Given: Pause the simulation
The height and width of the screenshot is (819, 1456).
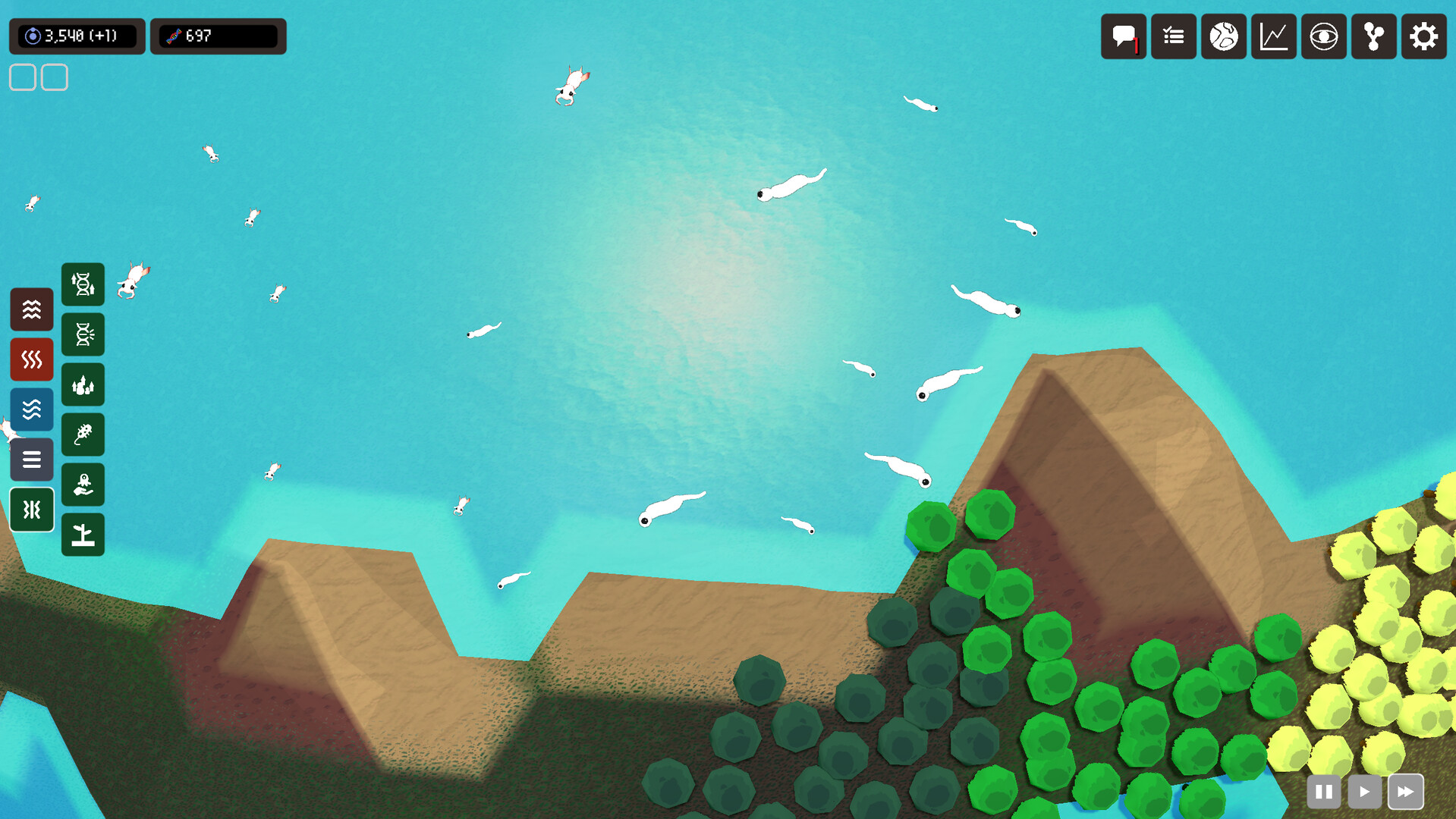Looking at the screenshot, I should click(1324, 791).
